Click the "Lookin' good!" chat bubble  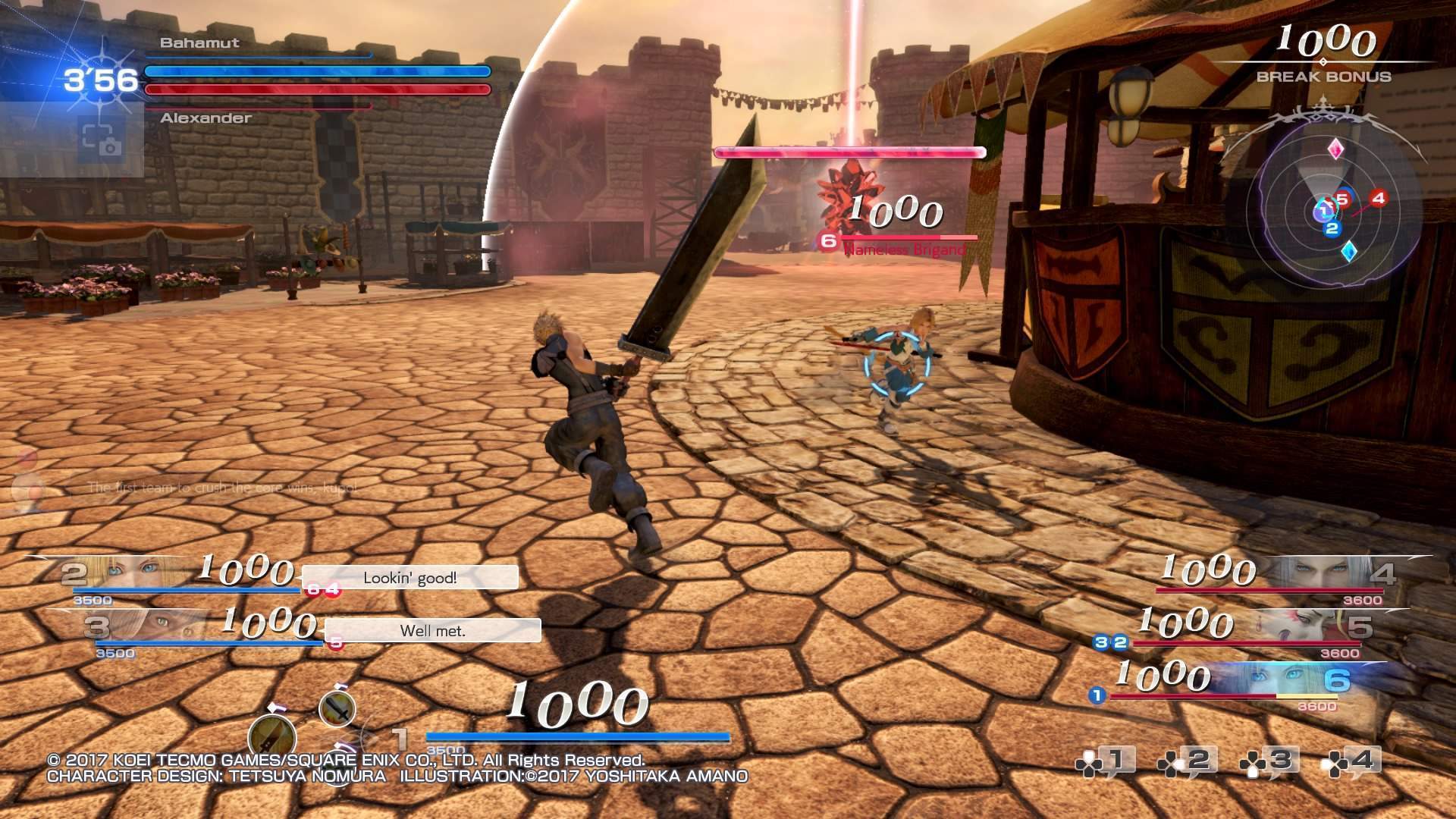coord(409,578)
